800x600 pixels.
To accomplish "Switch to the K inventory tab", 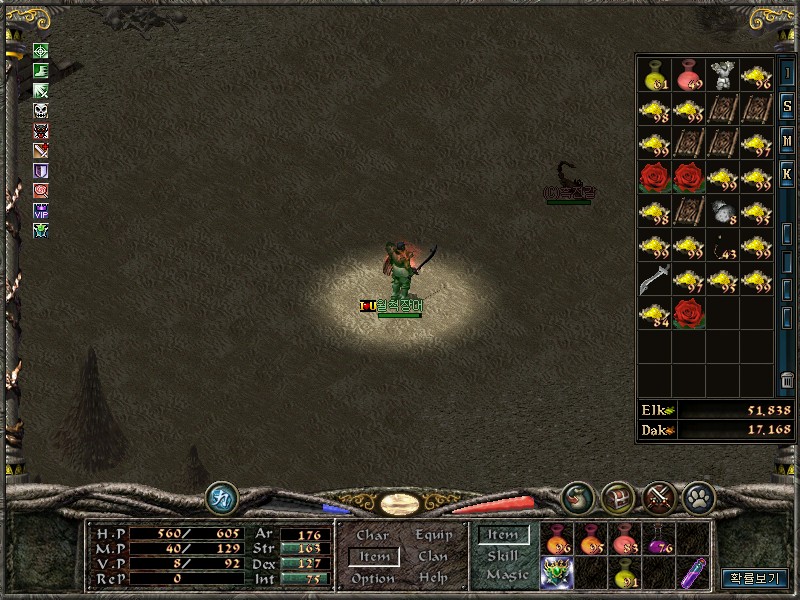I will point(787,175).
